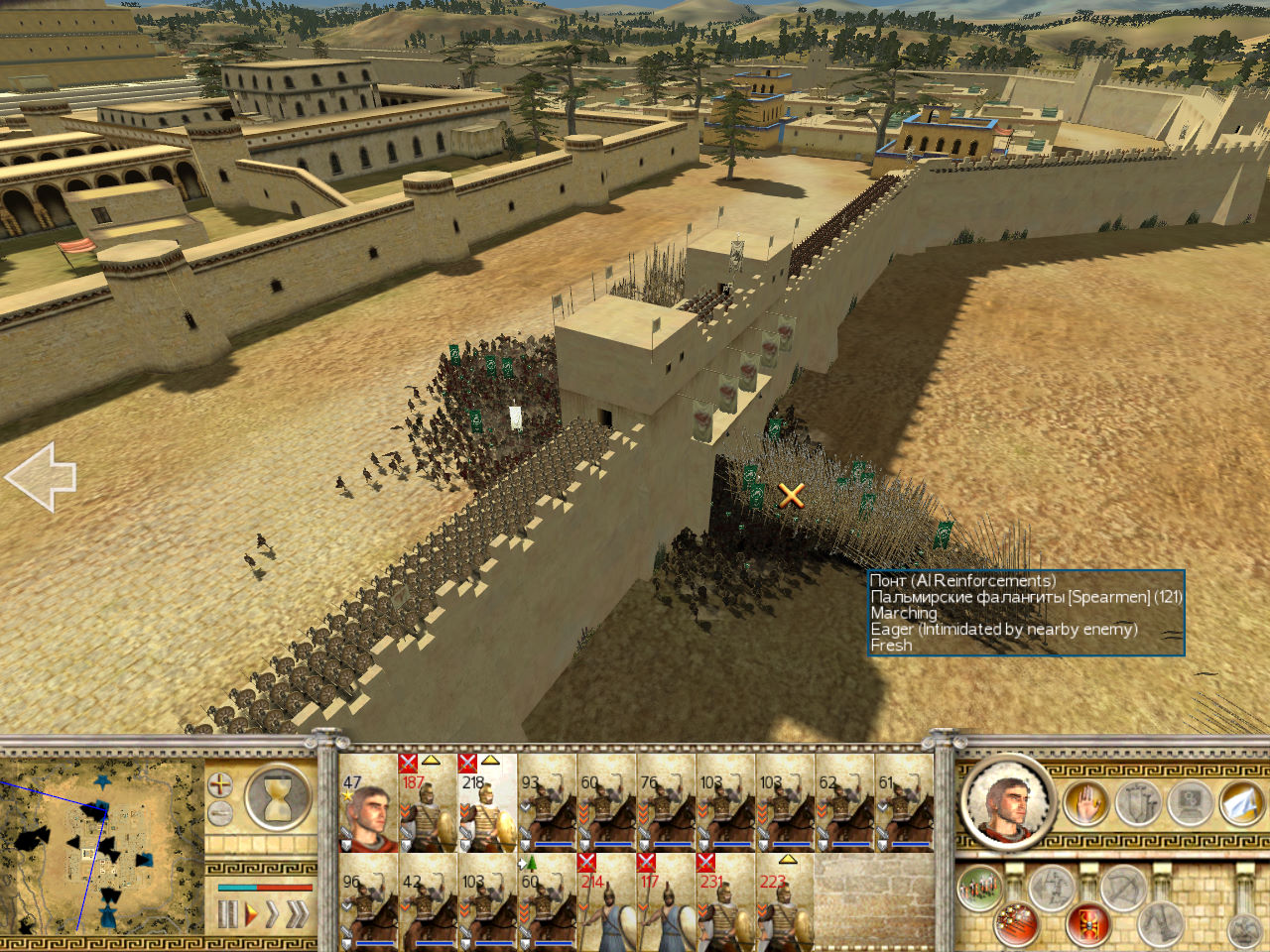Screen dimensions: 1270x952
Task: Click the general's round portrait
Action: 1006,803
